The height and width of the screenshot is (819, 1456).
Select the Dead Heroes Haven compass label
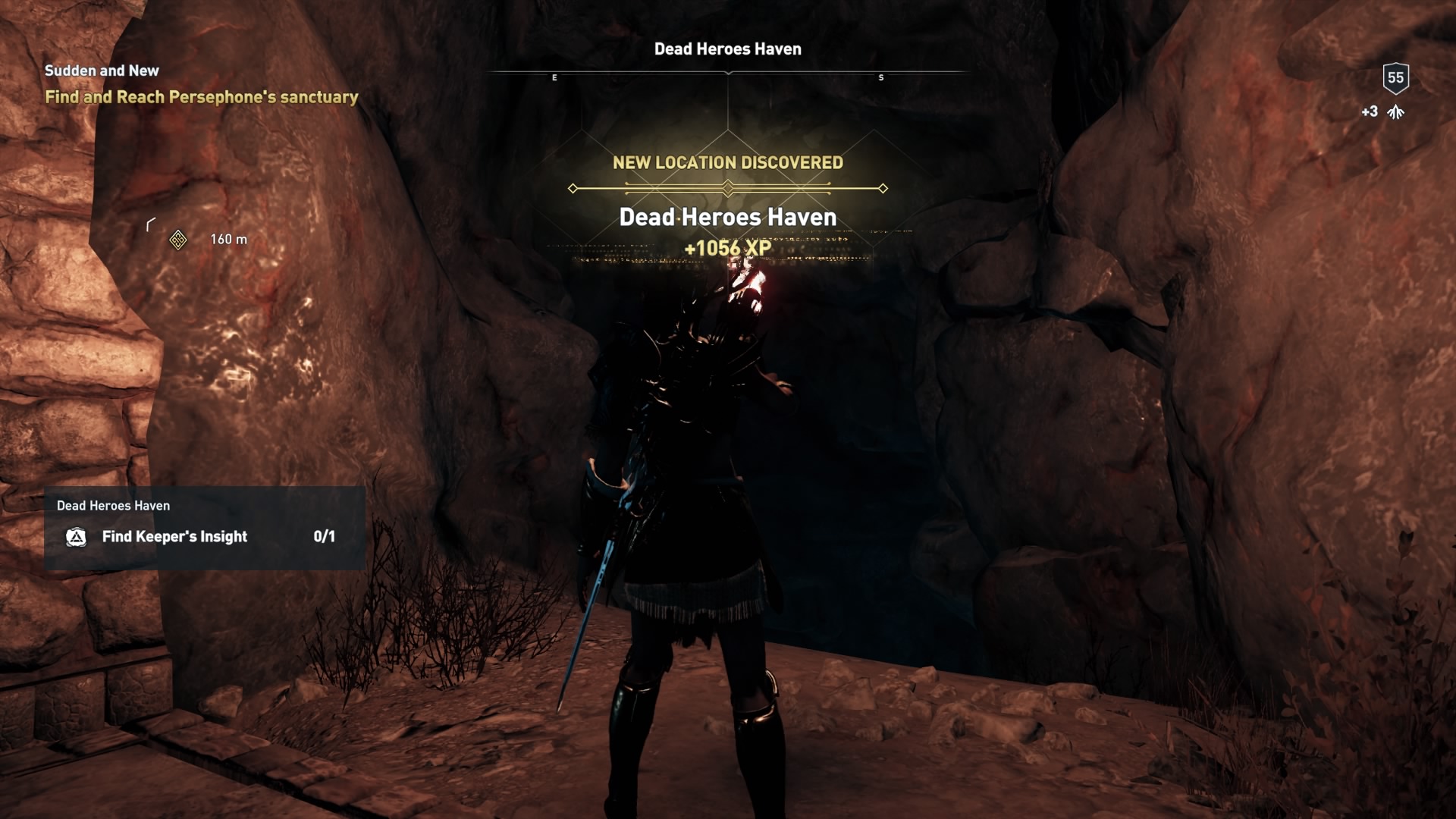pyautogui.click(x=728, y=49)
